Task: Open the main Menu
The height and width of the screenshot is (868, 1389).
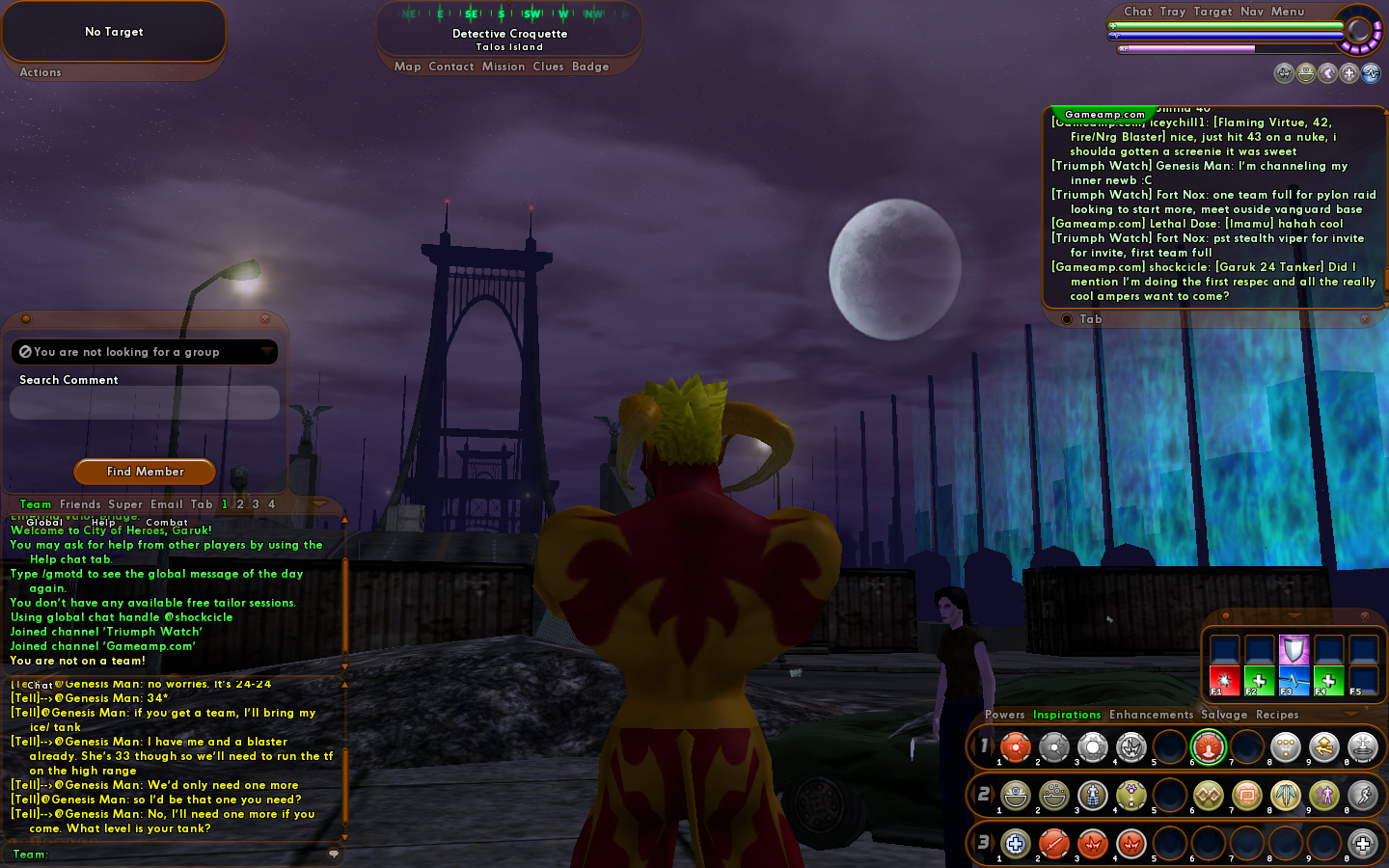Action: (x=1288, y=12)
